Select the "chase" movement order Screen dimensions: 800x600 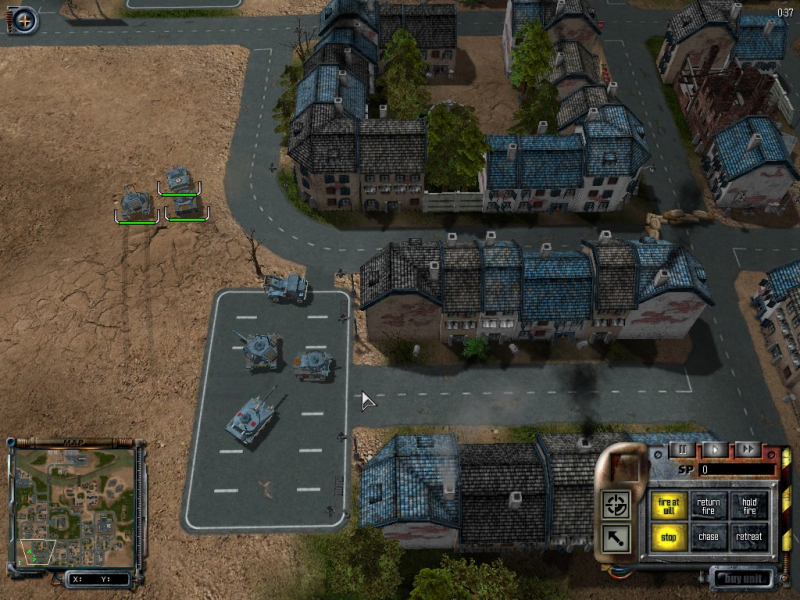pos(709,538)
